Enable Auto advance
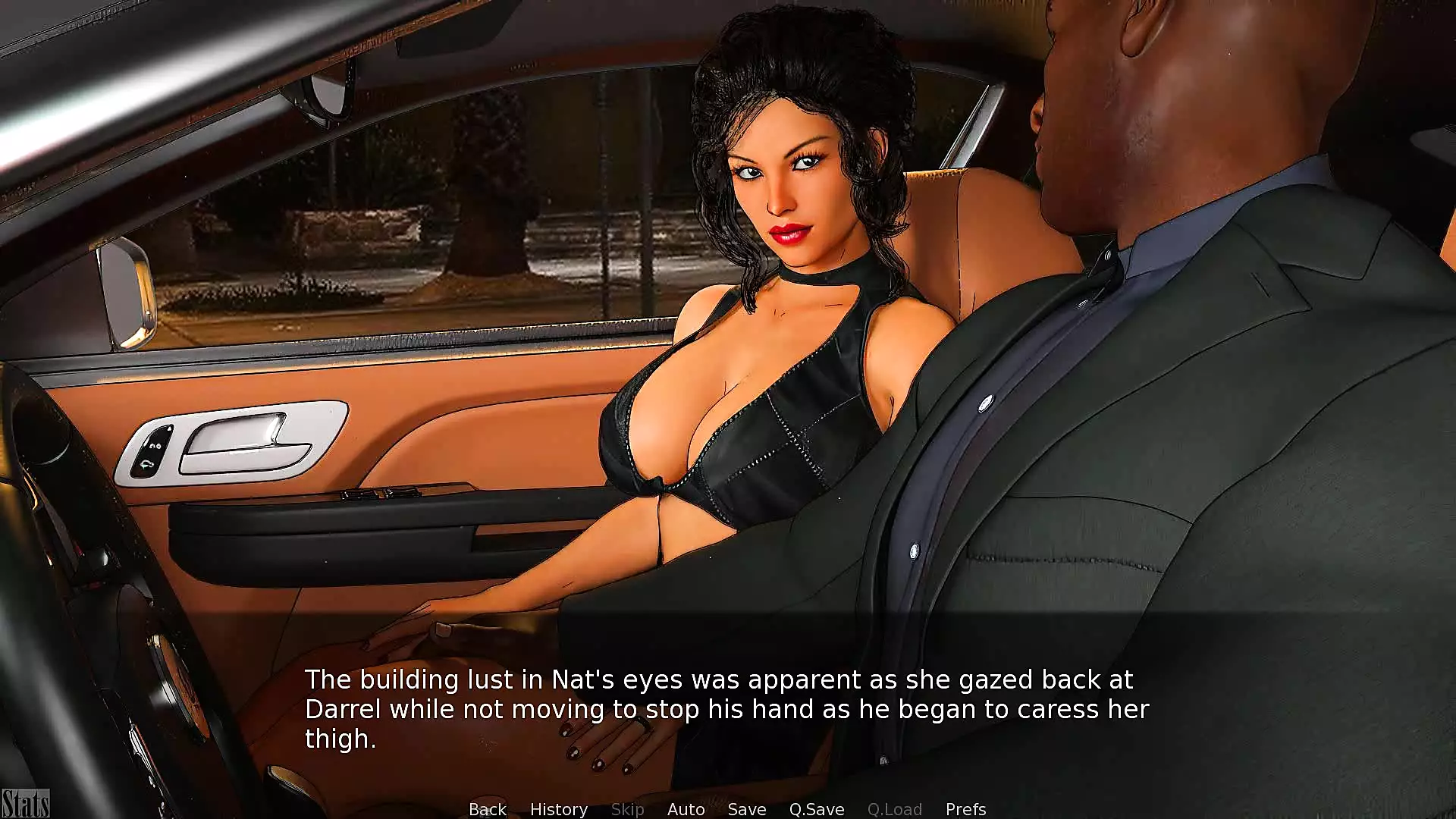This screenshot has width=1456, height=819. [x=686, y=809]
